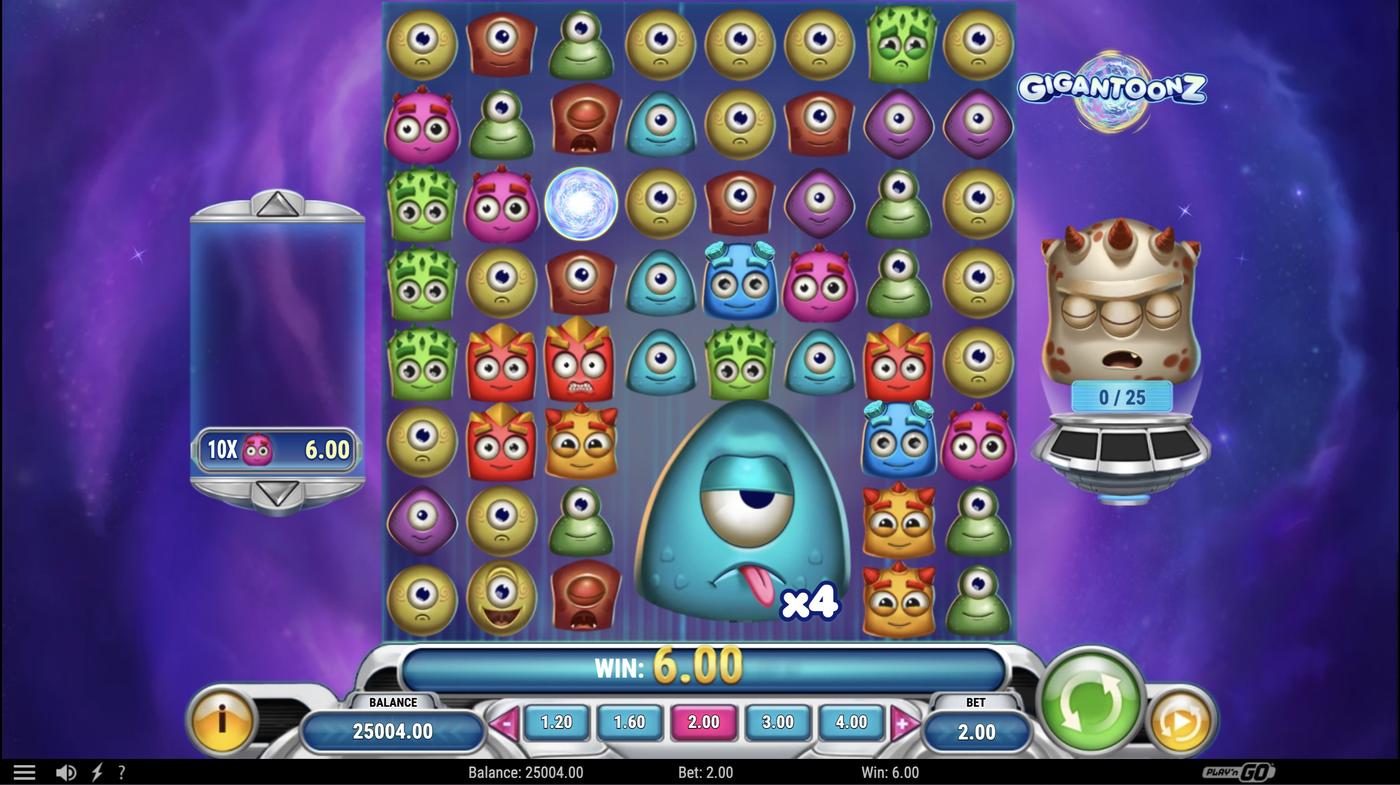Viewport: 1400px width, 785px height.
Task: Select the 3.00 bet option
Action: [x=777, y=721]
